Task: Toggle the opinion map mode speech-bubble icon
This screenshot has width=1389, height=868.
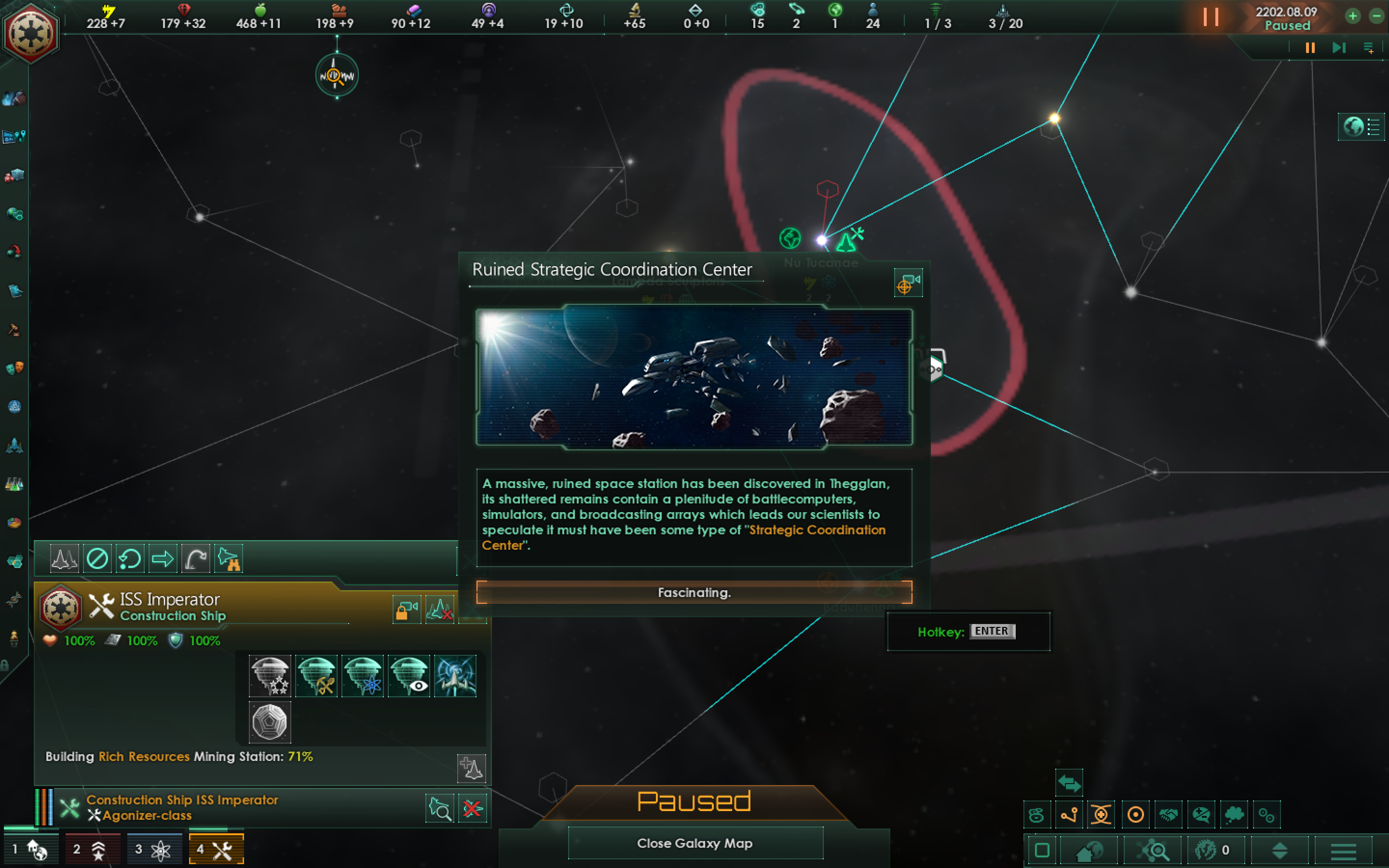Action: (x=1202, y=814)
